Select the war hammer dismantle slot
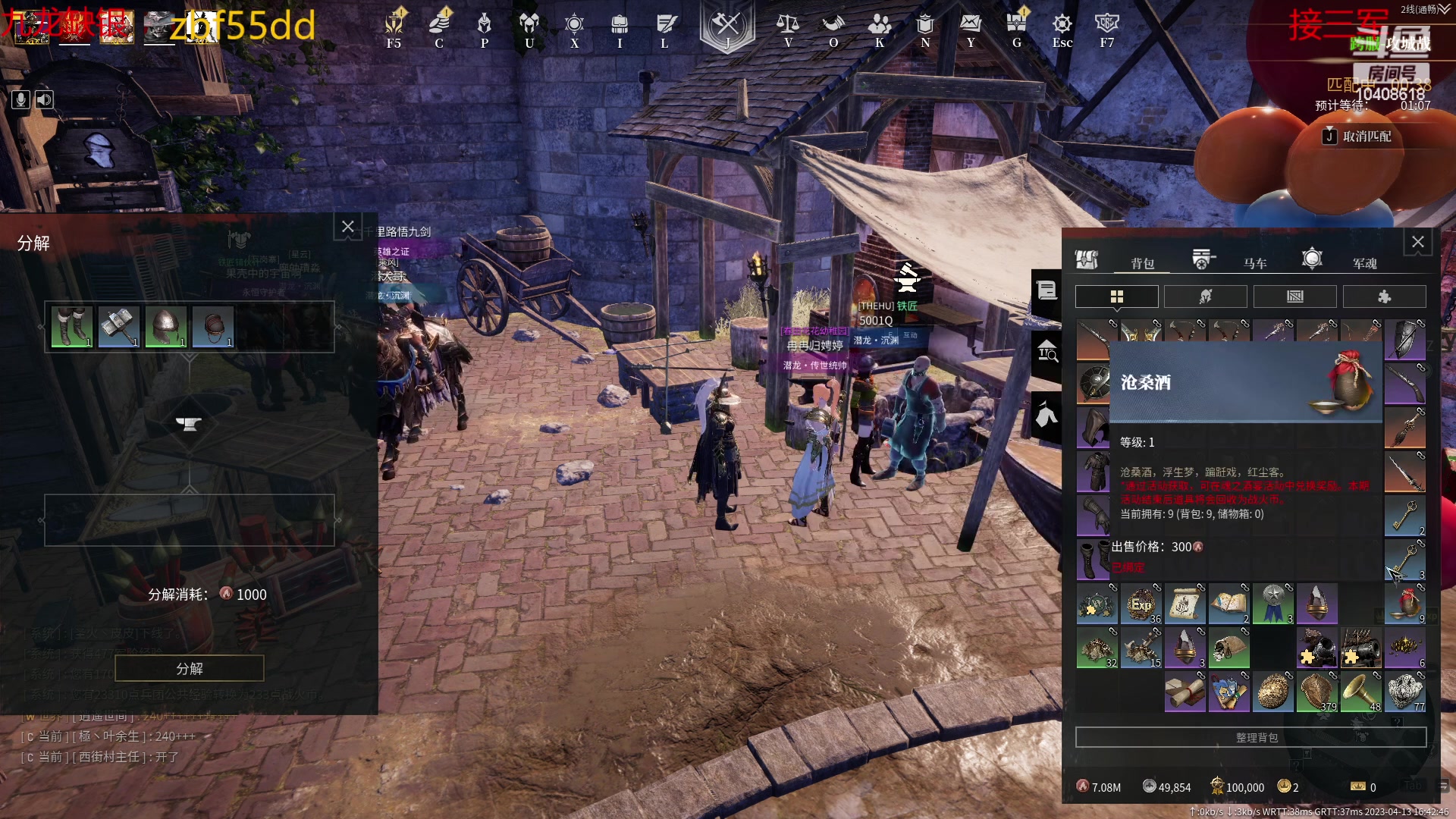Screen dimensions: 1456x819 pyautogui.click(x=119, y=327)
